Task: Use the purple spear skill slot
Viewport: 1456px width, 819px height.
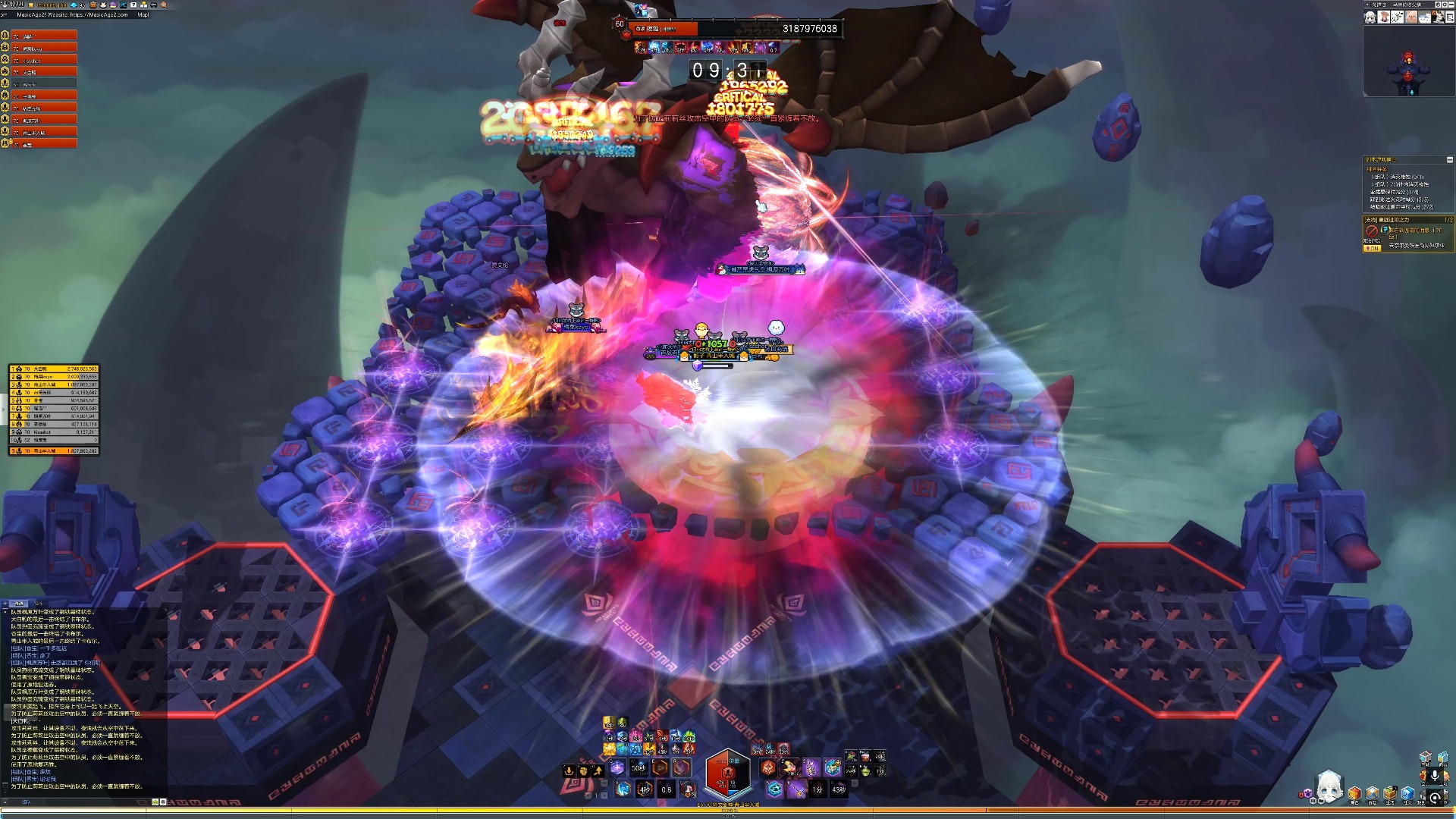Action: [x=796, y=790]
